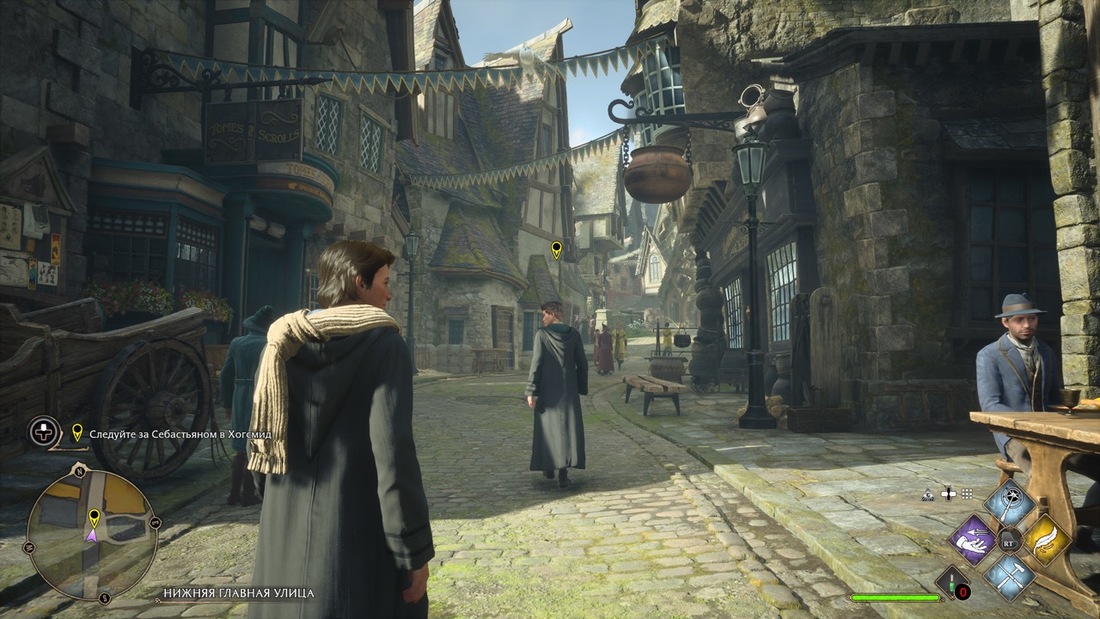
Task: Select the blue glowing wand spell slot
Action: [1010, 502]
